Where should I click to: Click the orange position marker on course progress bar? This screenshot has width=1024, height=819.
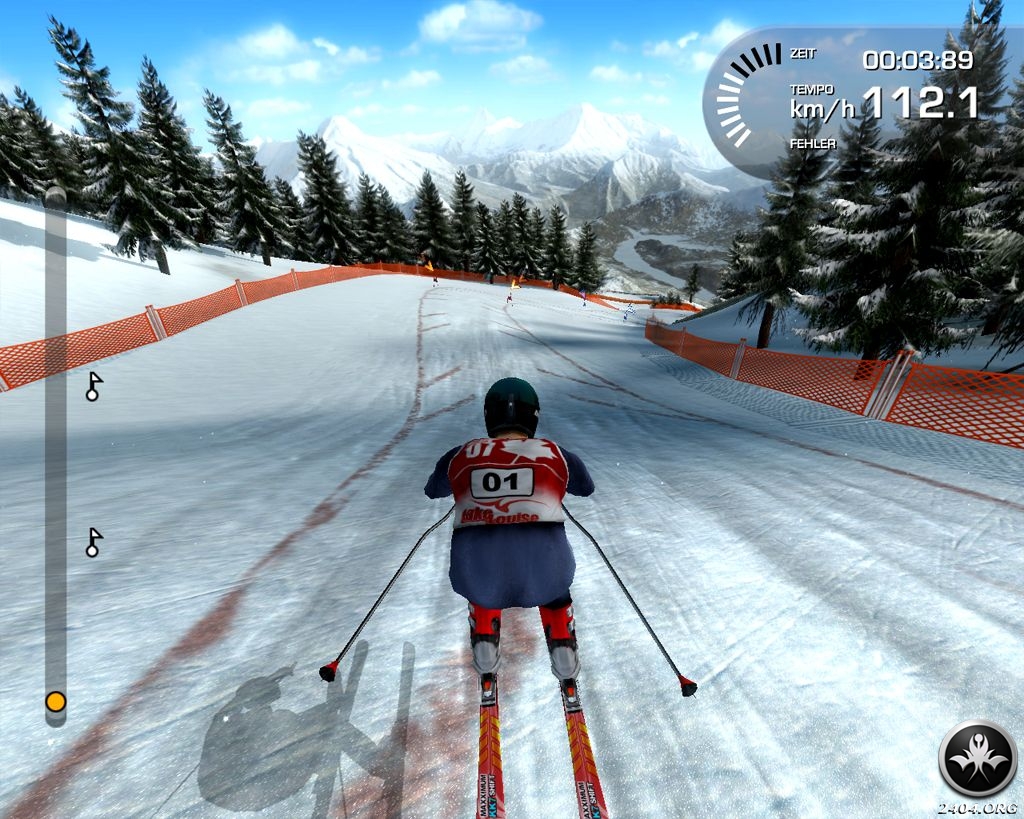[x=56, y=702]
